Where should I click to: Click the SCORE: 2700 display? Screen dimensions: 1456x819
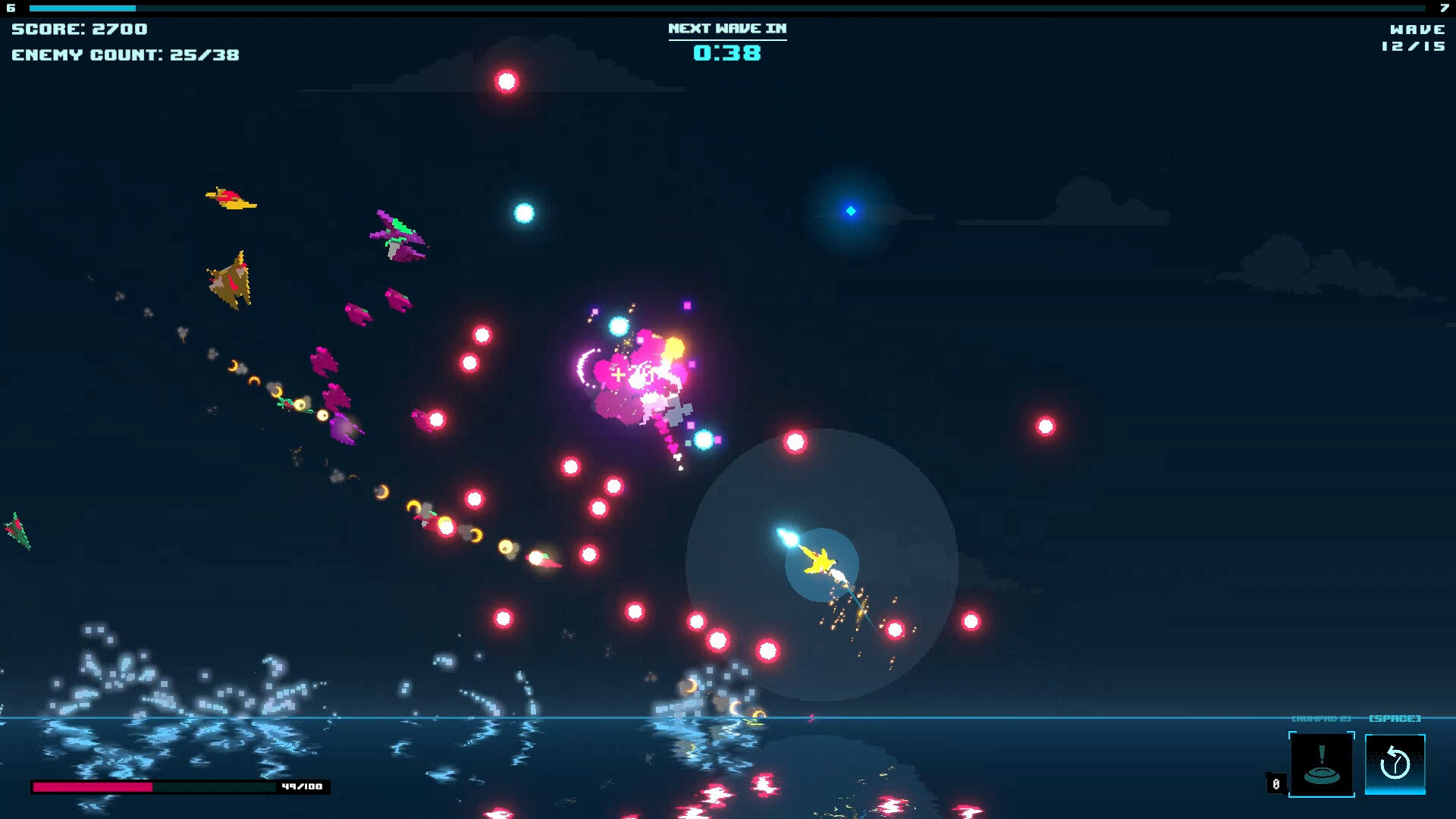point(78,29)
